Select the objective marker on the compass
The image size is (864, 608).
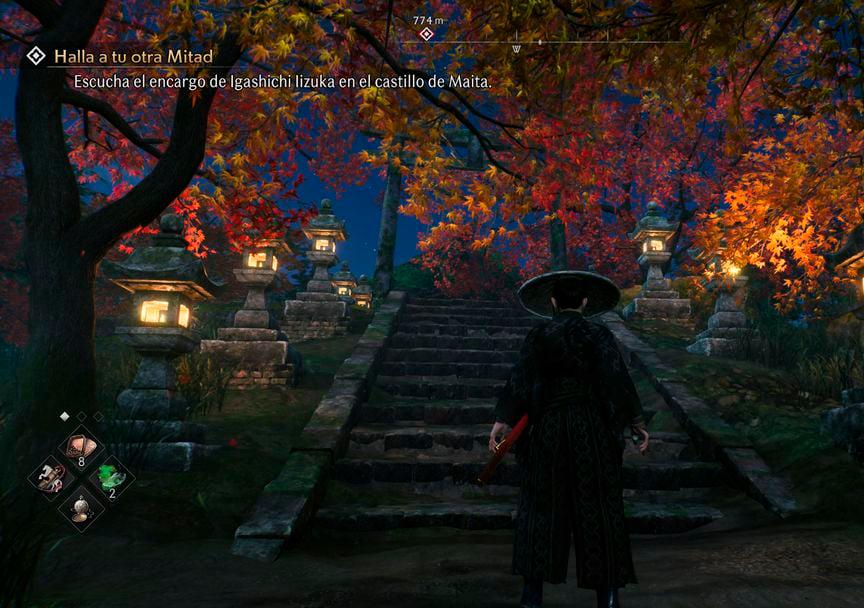pos(427,34)
